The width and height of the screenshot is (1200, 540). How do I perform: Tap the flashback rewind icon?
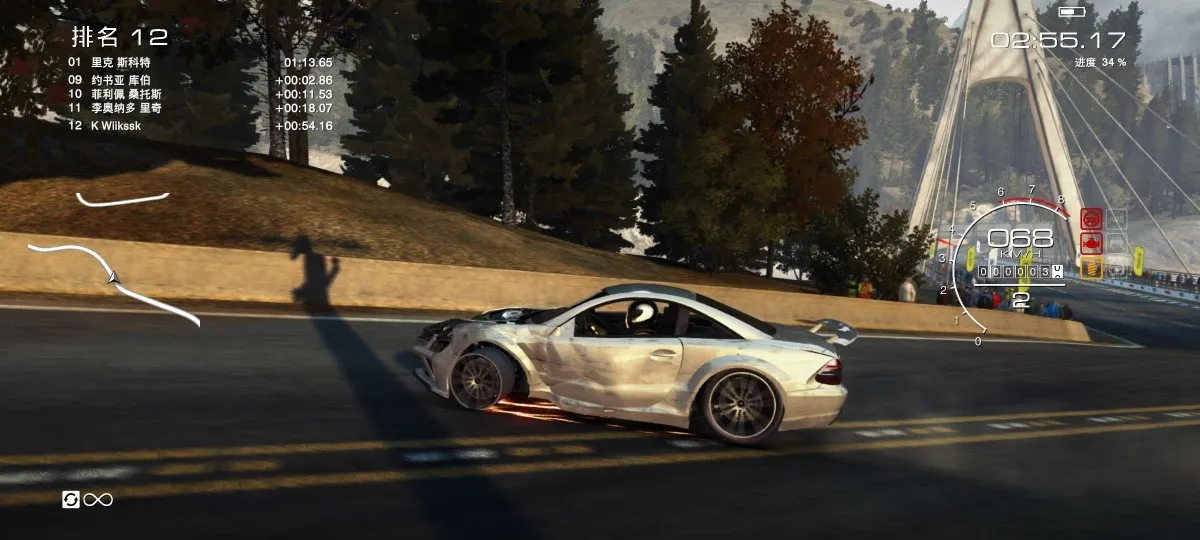click(x=71, y=499)
